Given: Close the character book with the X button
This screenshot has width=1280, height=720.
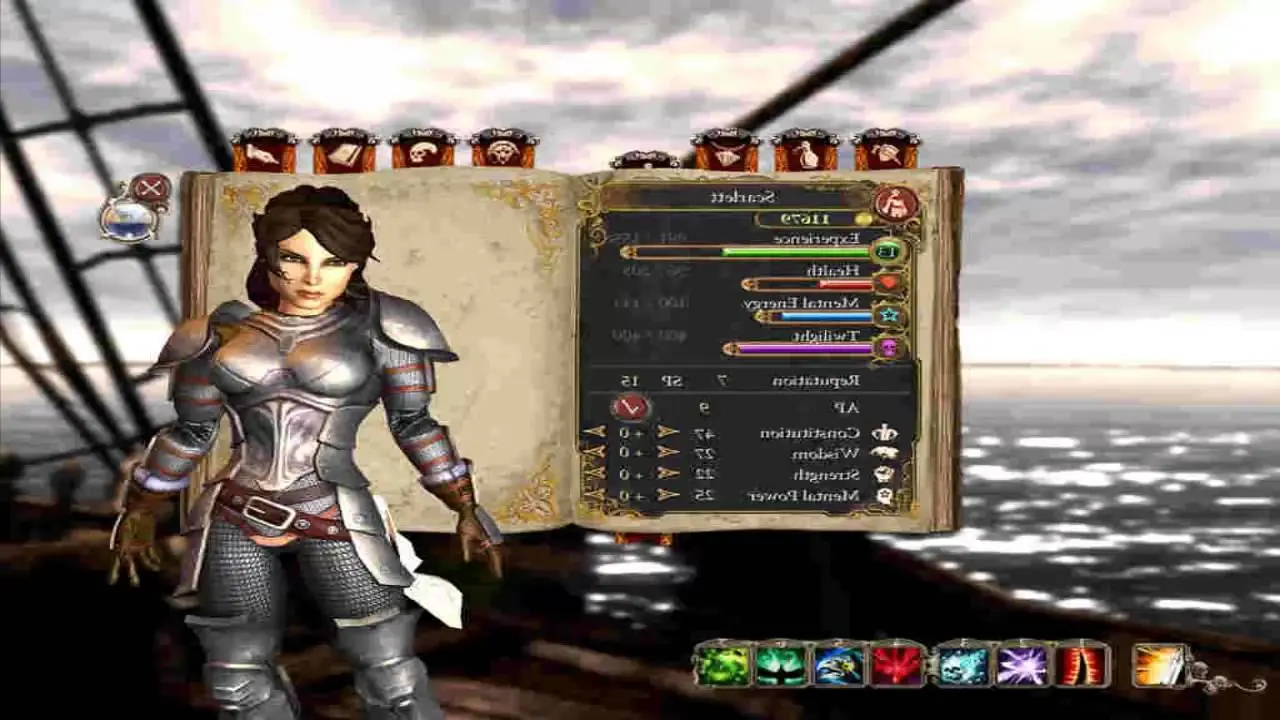Looking at the screenshot, I should pyautogui.click(x=150, y=188).
